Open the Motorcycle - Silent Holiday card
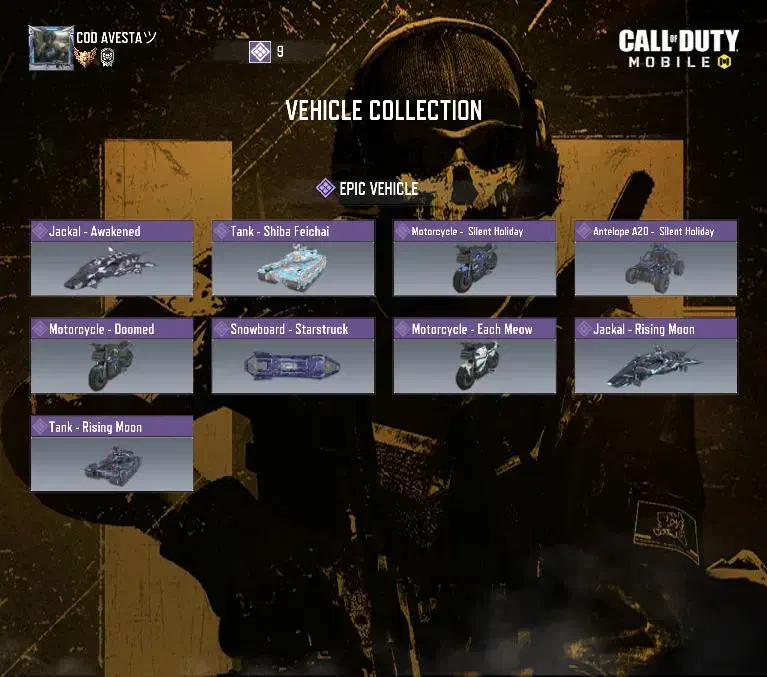 click(x=474, y=259)
